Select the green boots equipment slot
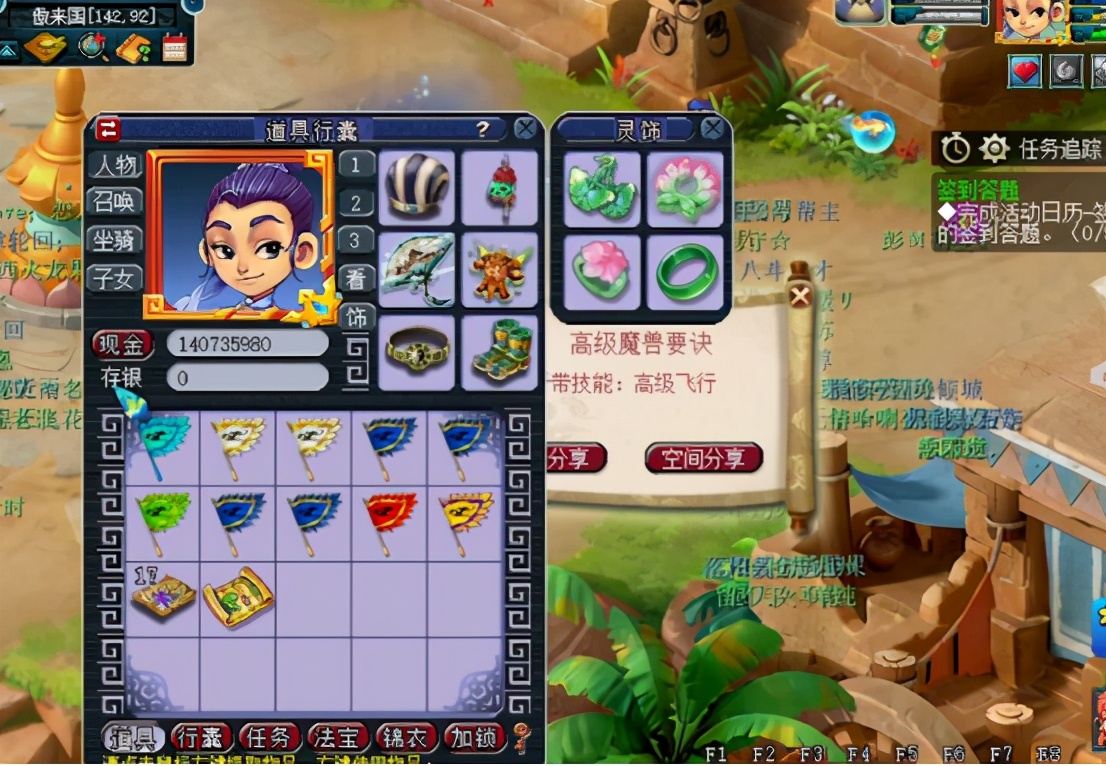The height and width of the screenshot is (766, 1106). pyautogui.click(x=499, y=352)
